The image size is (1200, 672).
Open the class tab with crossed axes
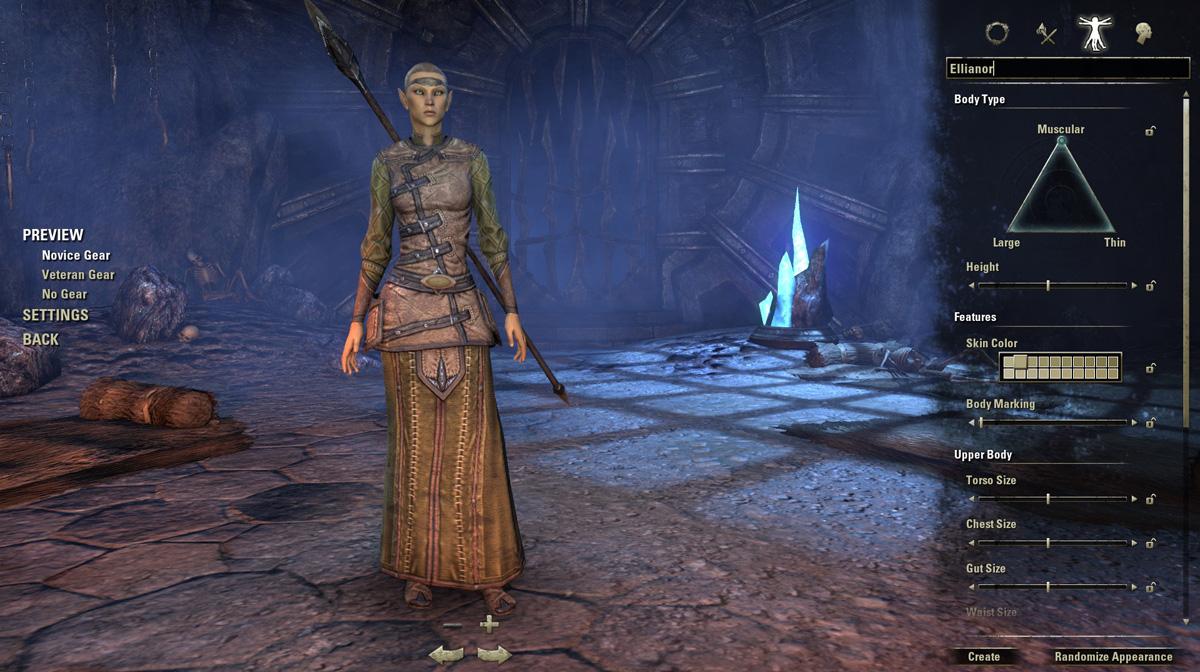[1047, 34]
